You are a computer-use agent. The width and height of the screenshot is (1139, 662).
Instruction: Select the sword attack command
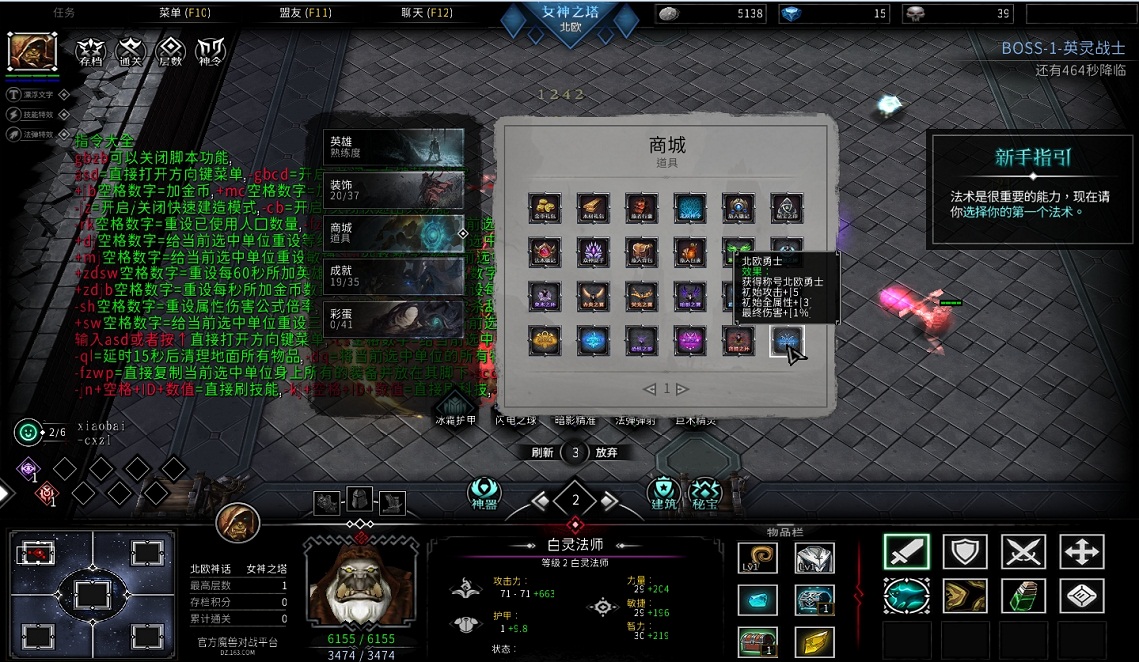(x=906, y=552)
